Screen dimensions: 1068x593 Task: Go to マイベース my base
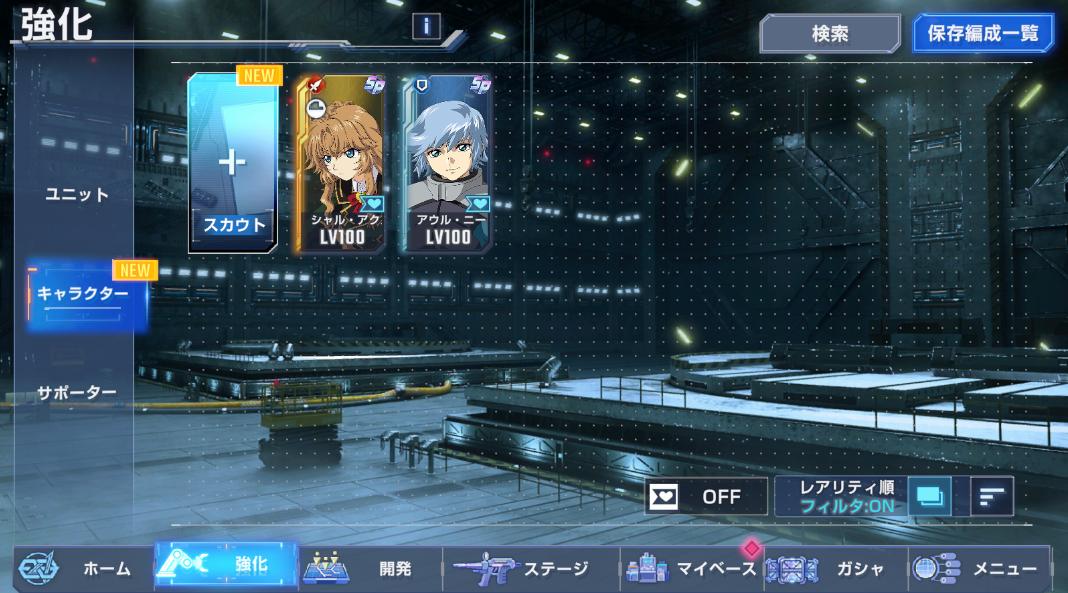[x=692, y=568]
